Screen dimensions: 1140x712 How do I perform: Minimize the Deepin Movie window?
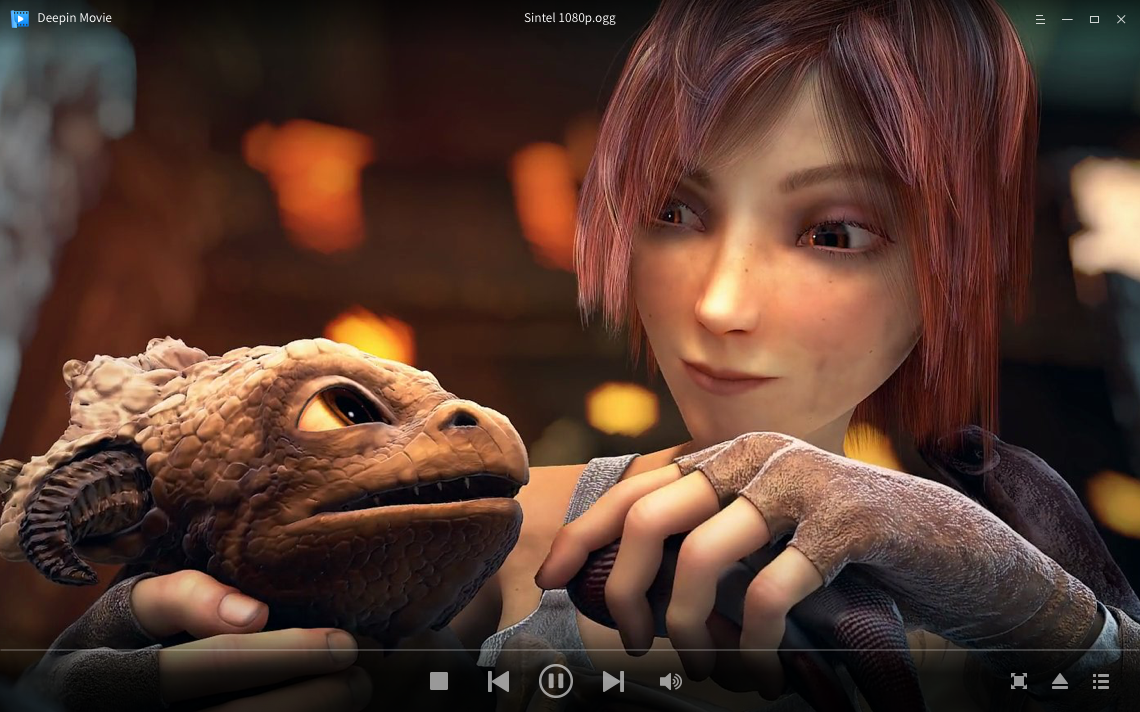[x=1067, y=19]
